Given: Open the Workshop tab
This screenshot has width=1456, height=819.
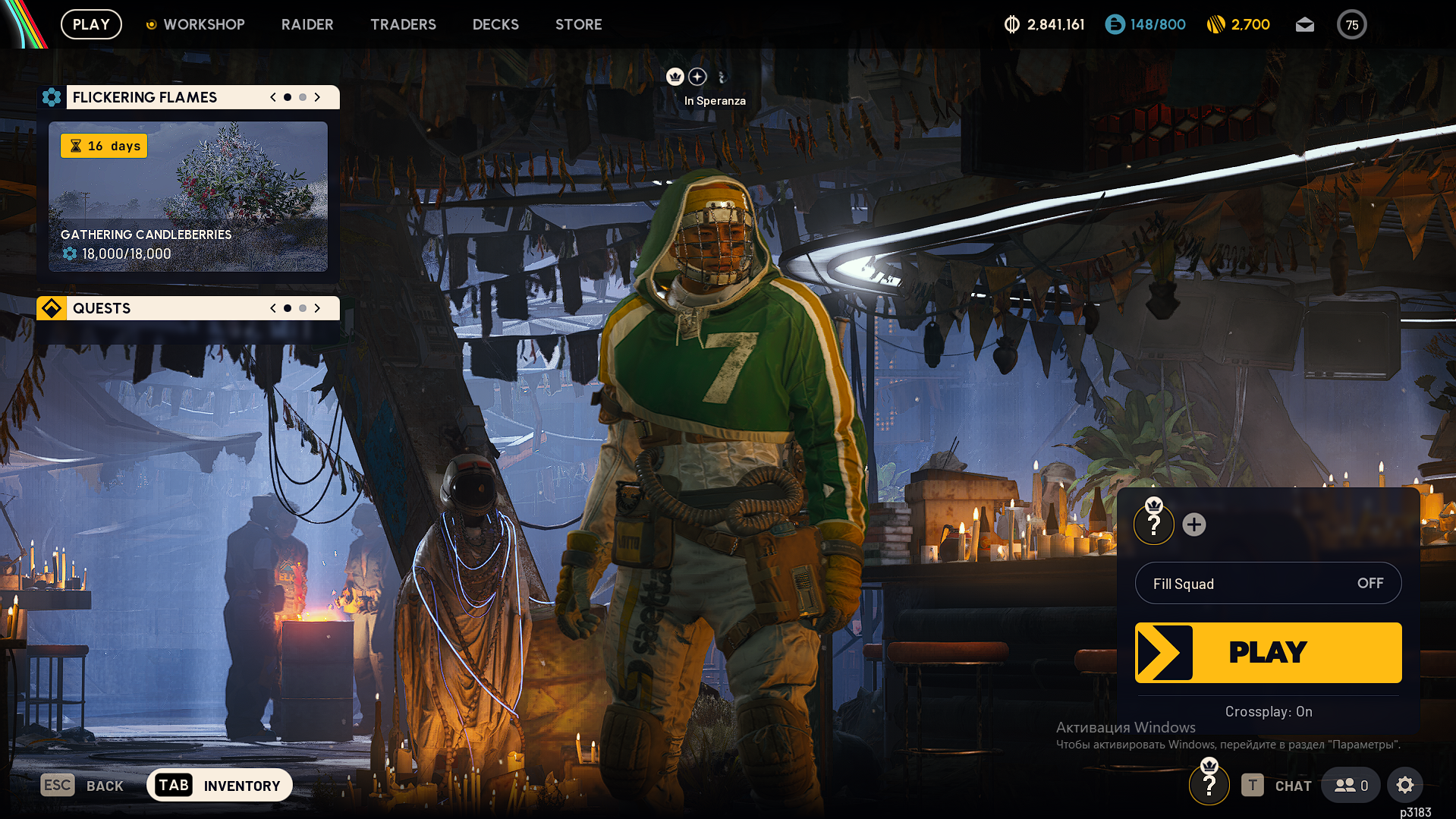Looking at the screenshot, I should pos(203,24).
